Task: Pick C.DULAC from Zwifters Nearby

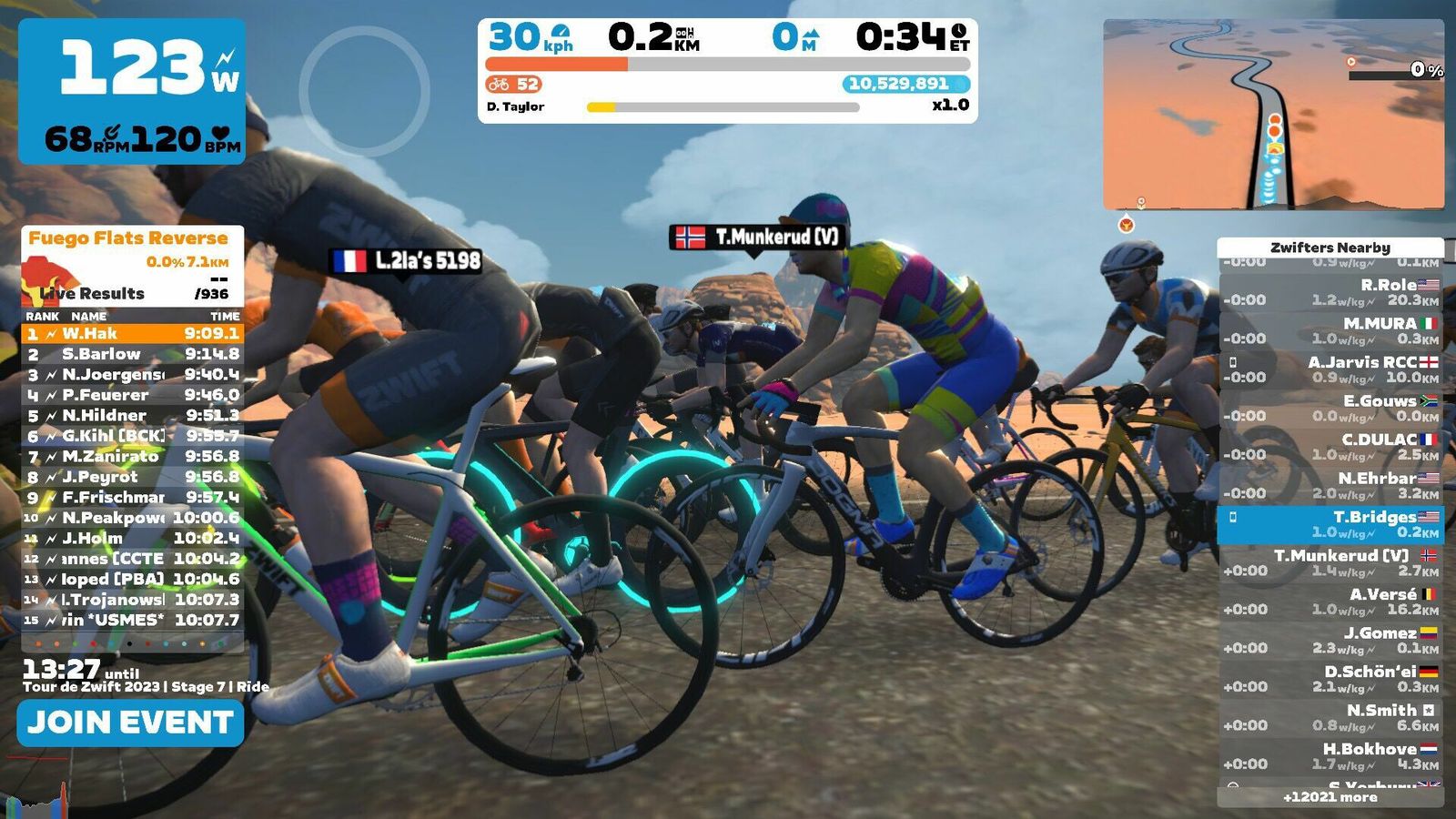Action: tap(1330, 447)
